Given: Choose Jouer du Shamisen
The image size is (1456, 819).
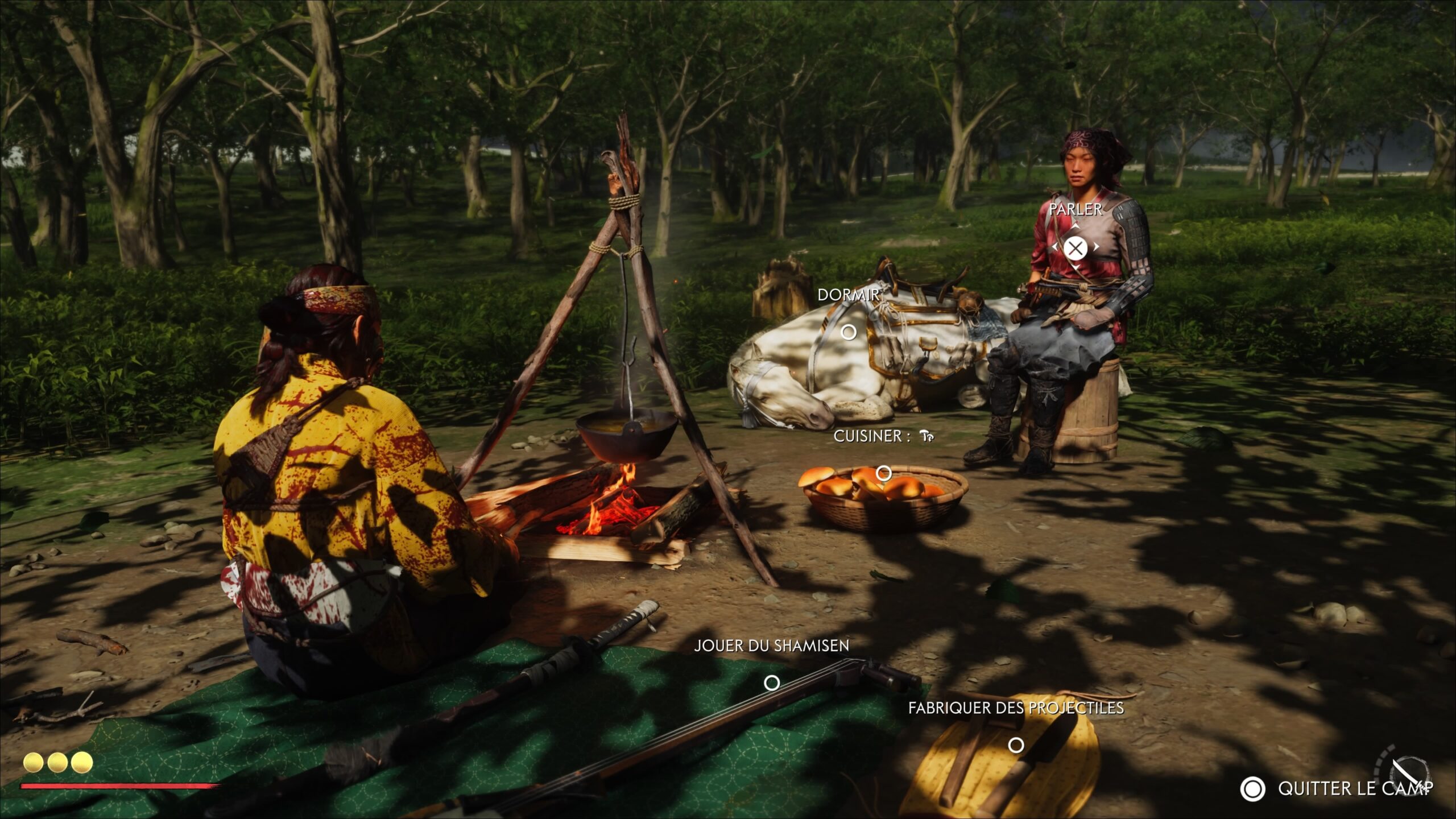Looking at the screenshot, I should pos(772,682).
